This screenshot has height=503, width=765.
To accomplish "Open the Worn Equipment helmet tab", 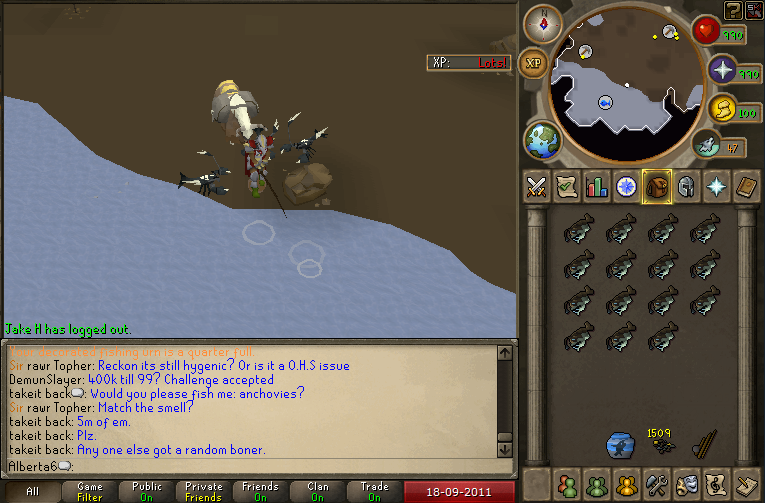I will [x=686, y=187].
